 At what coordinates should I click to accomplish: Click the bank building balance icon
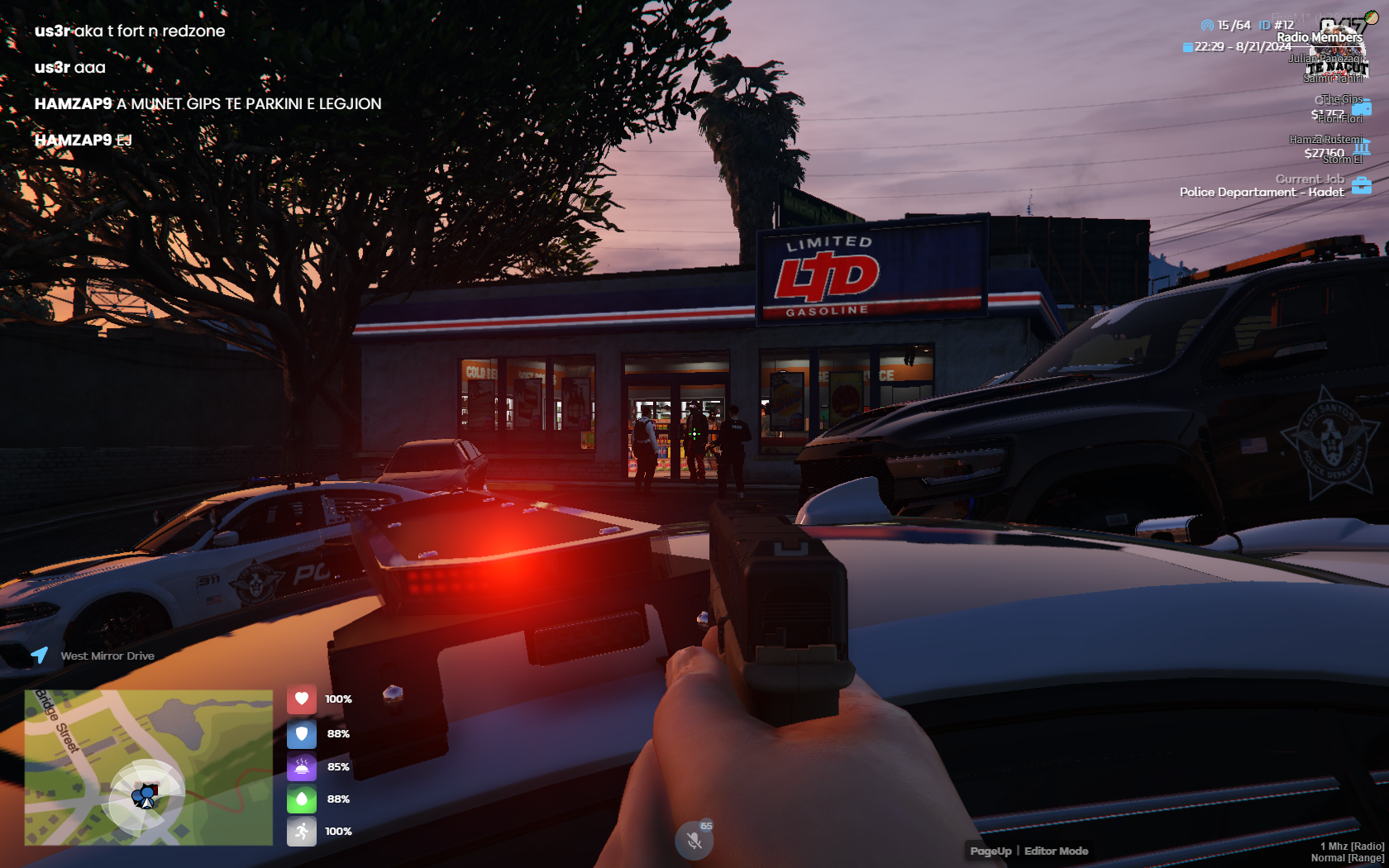(1362, 147)
